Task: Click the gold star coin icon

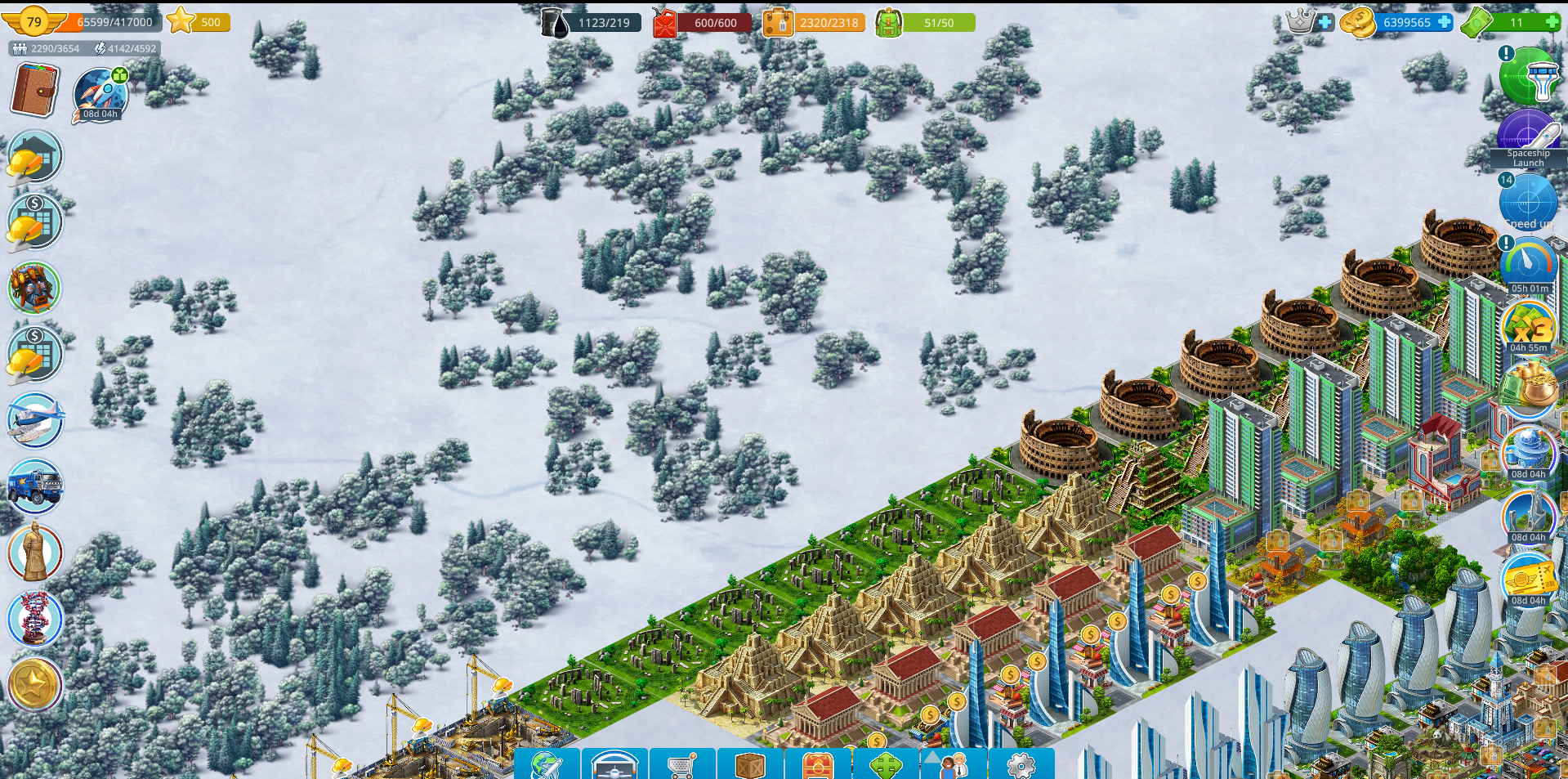Action: [x=34, y=685]
